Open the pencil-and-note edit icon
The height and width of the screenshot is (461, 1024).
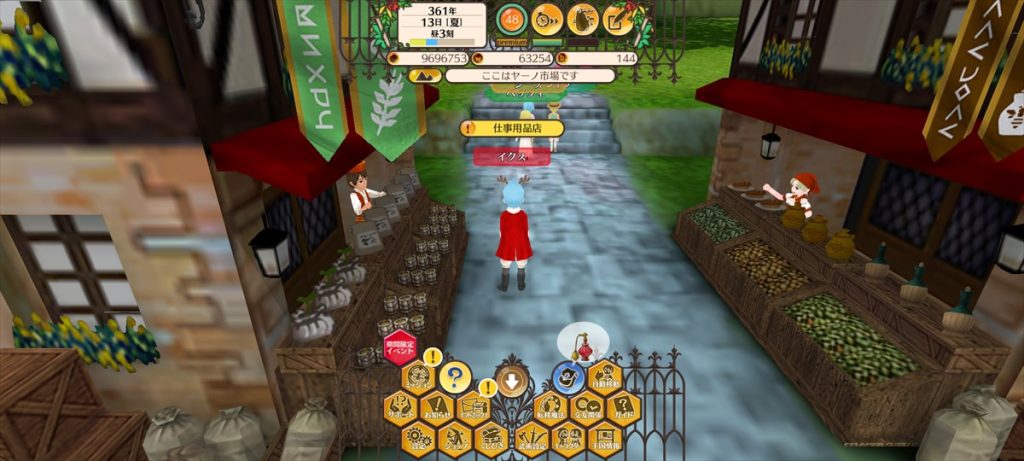click(x=618, y=19)
